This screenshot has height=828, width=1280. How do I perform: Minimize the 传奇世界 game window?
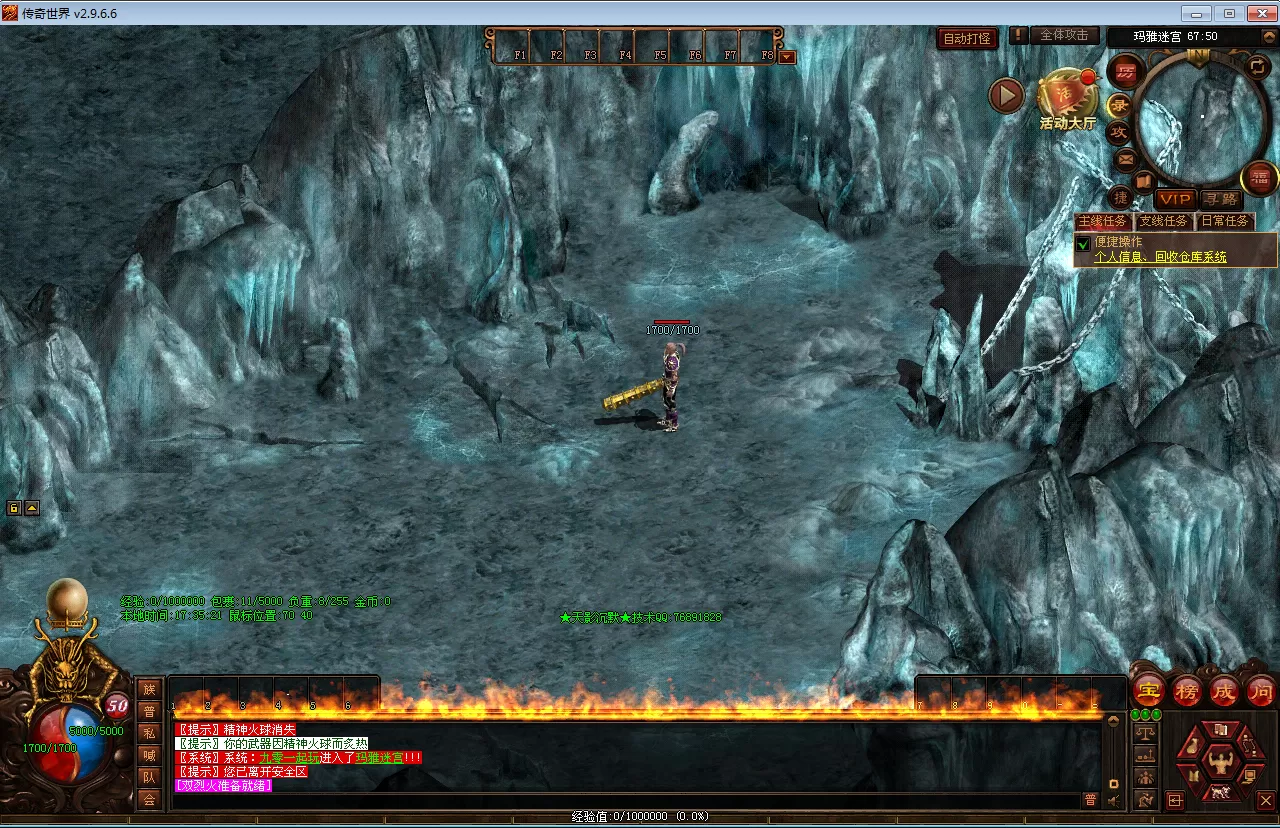pos(1197,13)
